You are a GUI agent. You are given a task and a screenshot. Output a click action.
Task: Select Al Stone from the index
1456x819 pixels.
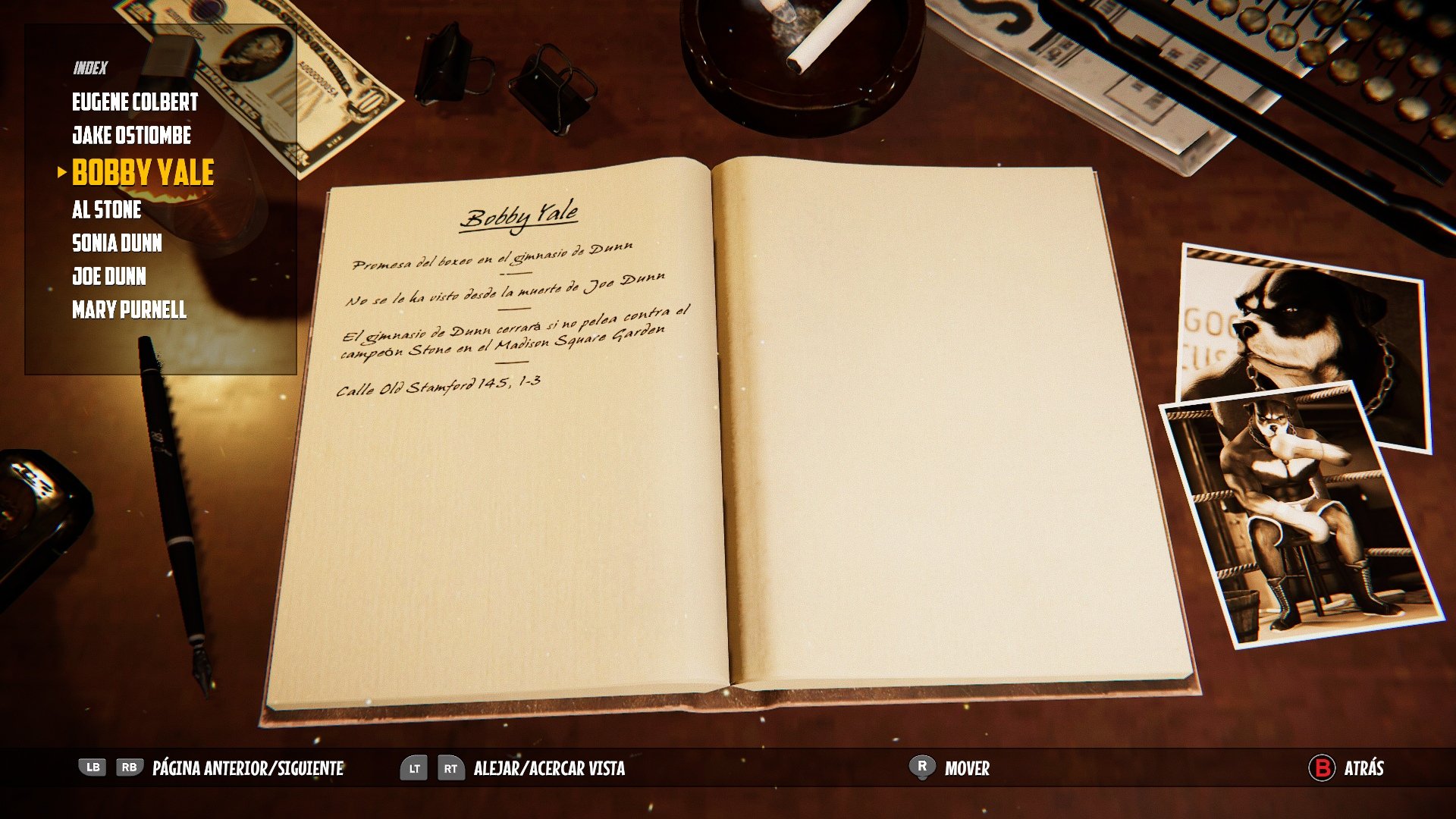(x=106, y=210)
